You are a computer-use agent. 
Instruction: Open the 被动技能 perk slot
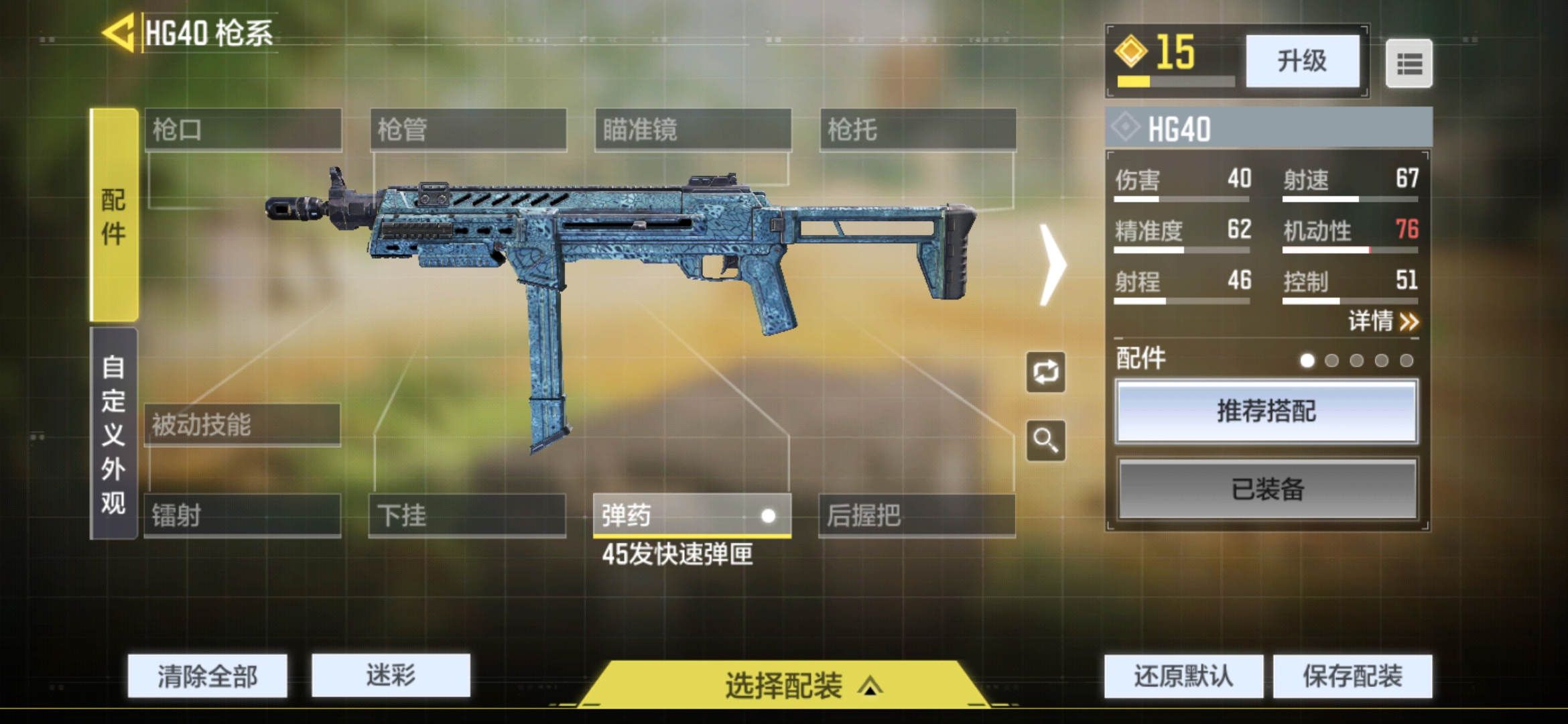[242, 424]
